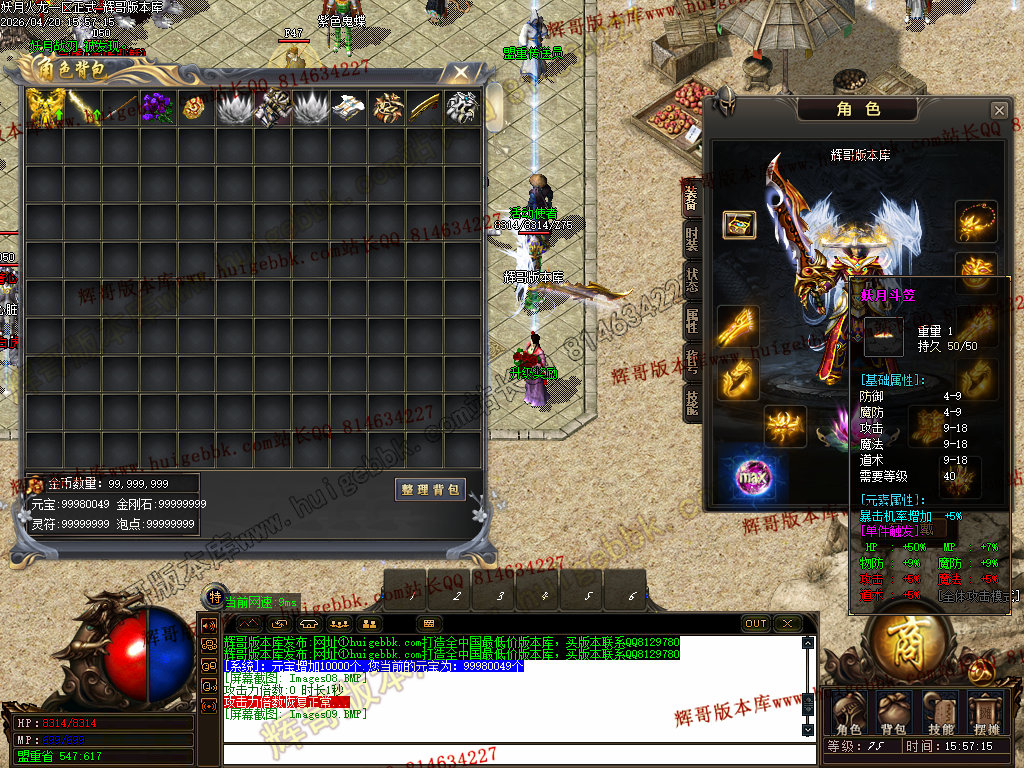1024x768 pixels.
Task: Select the golden armor item in bag
Action: coord(44,107)
